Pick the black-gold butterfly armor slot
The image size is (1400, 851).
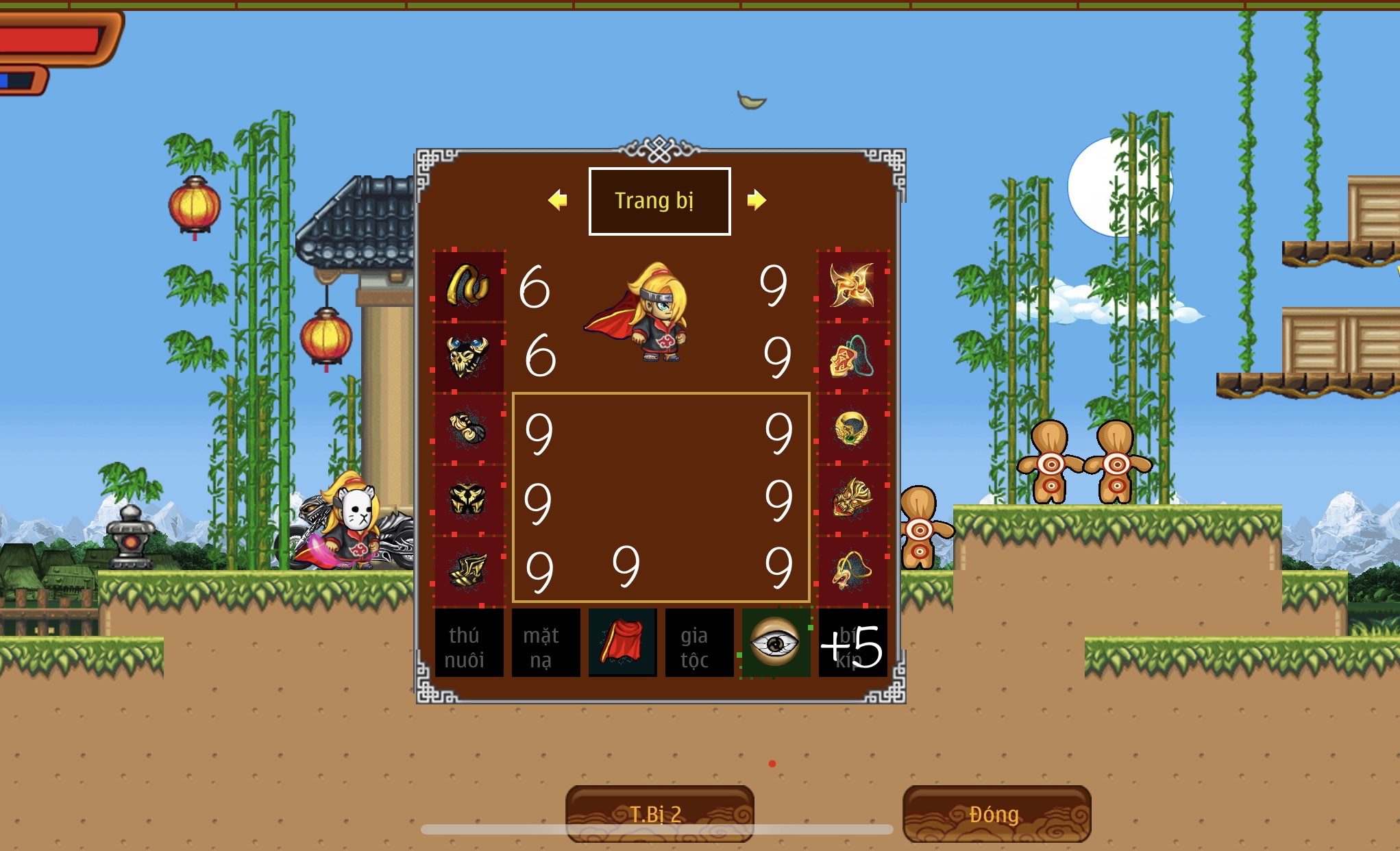click(469, 500)
